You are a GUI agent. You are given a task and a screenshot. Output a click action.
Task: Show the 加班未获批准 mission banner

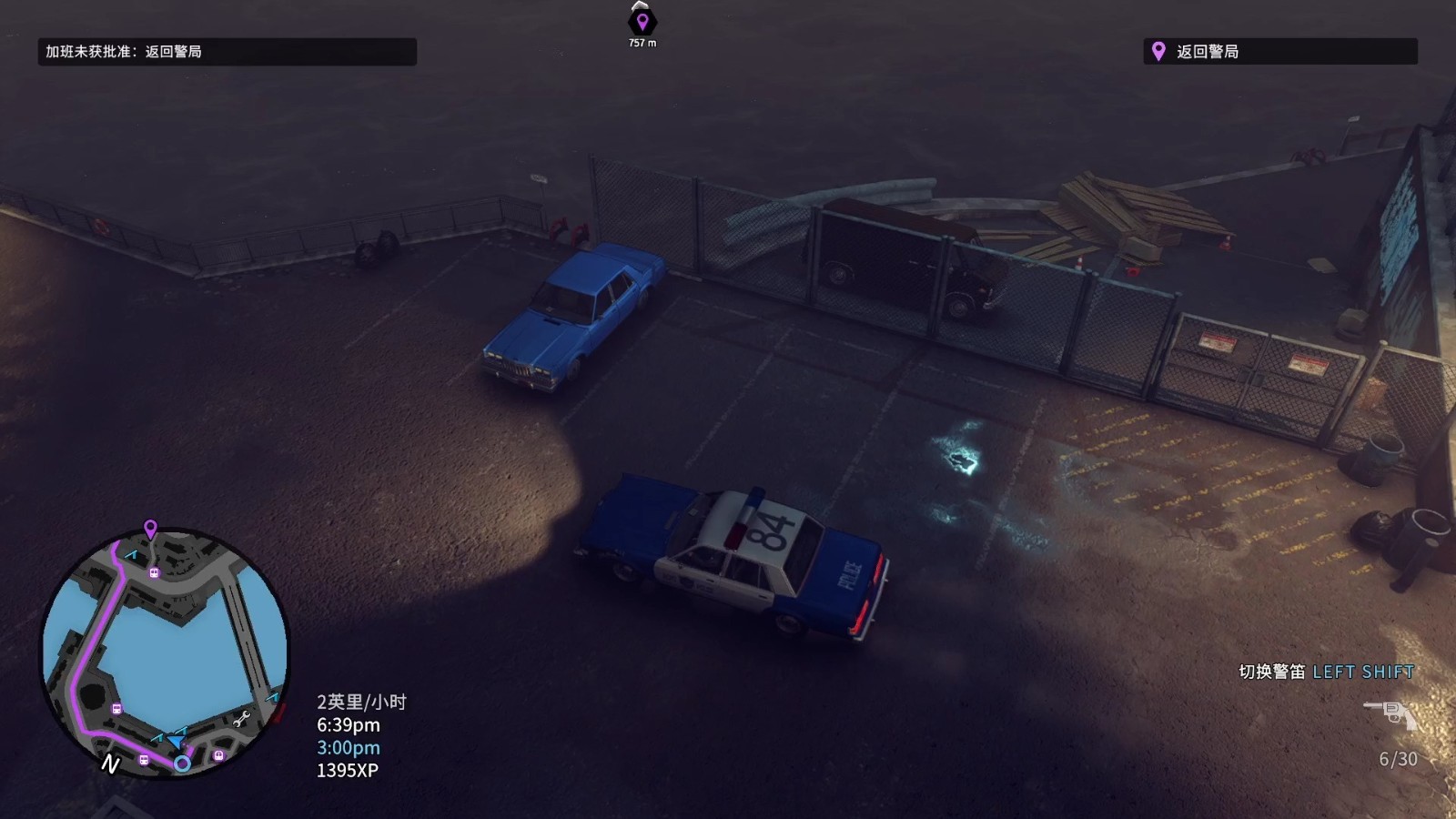coord(227,52)
